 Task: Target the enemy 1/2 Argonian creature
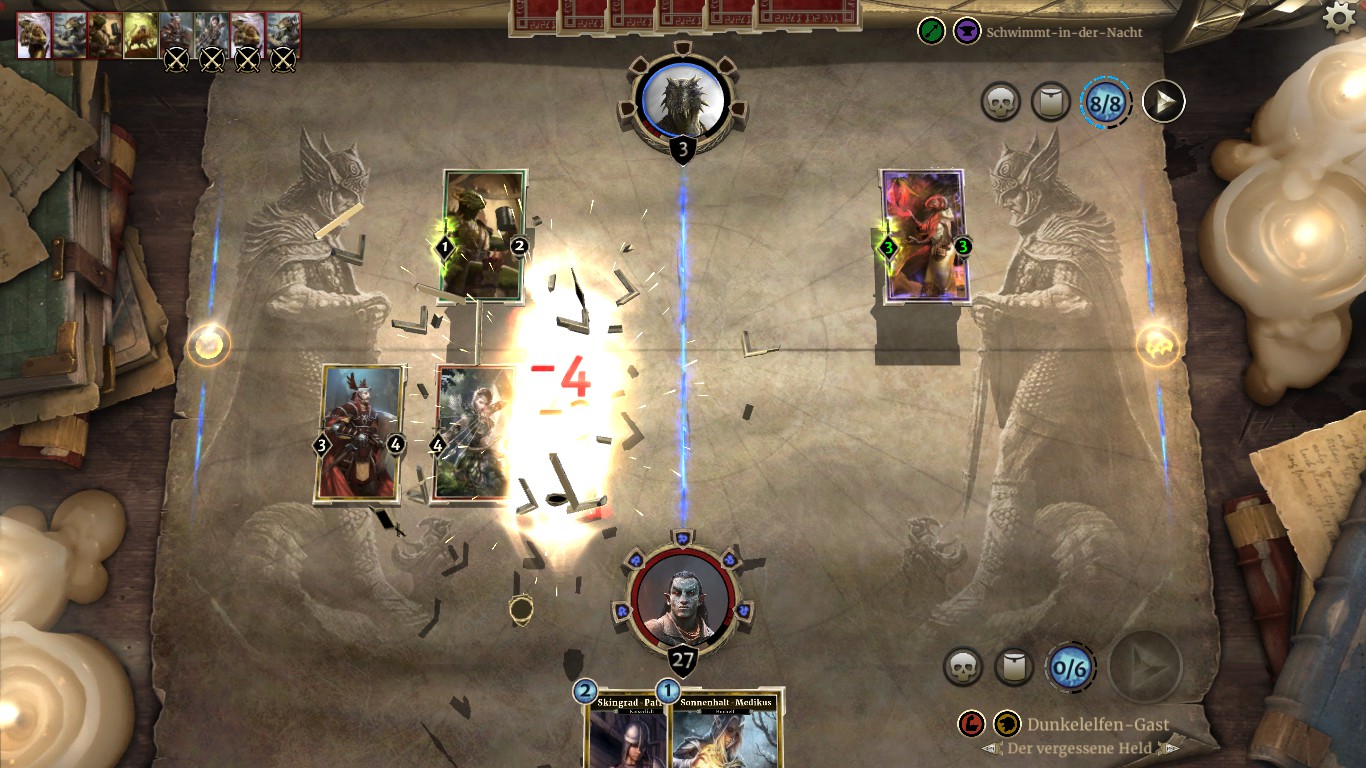[484, 235]
